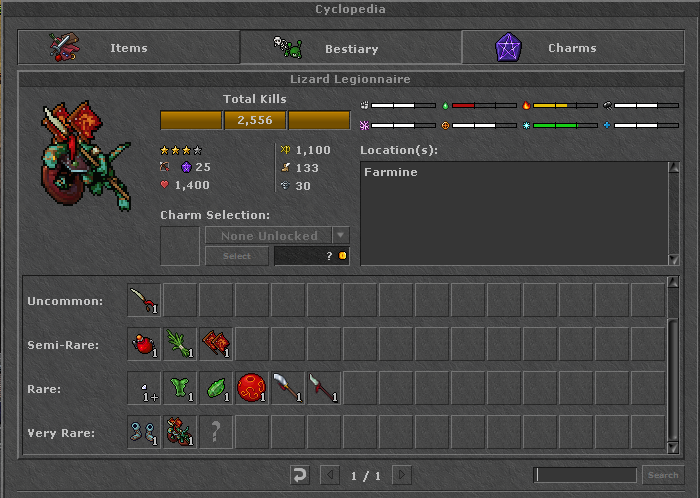Click the return arrow back button
Screen dimensions: 700x498
[x=300, y=475]
